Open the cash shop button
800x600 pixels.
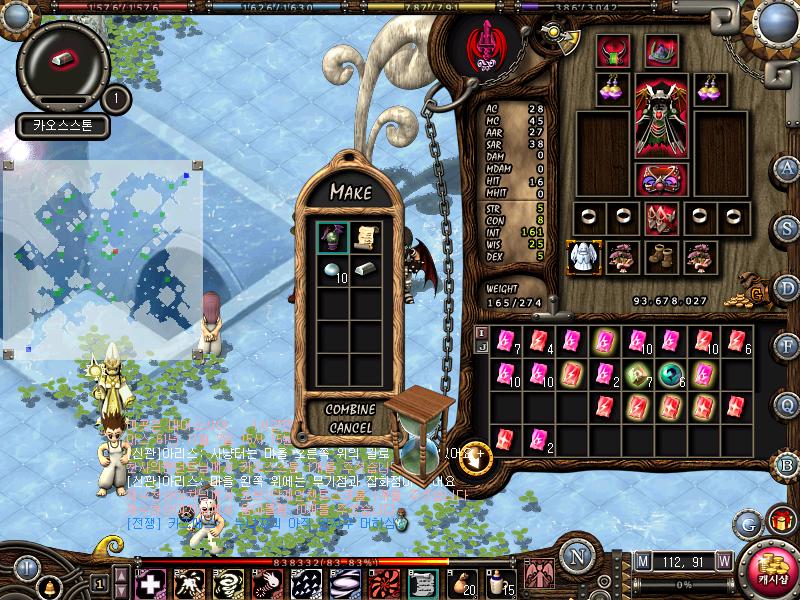(x=771, y=573)
